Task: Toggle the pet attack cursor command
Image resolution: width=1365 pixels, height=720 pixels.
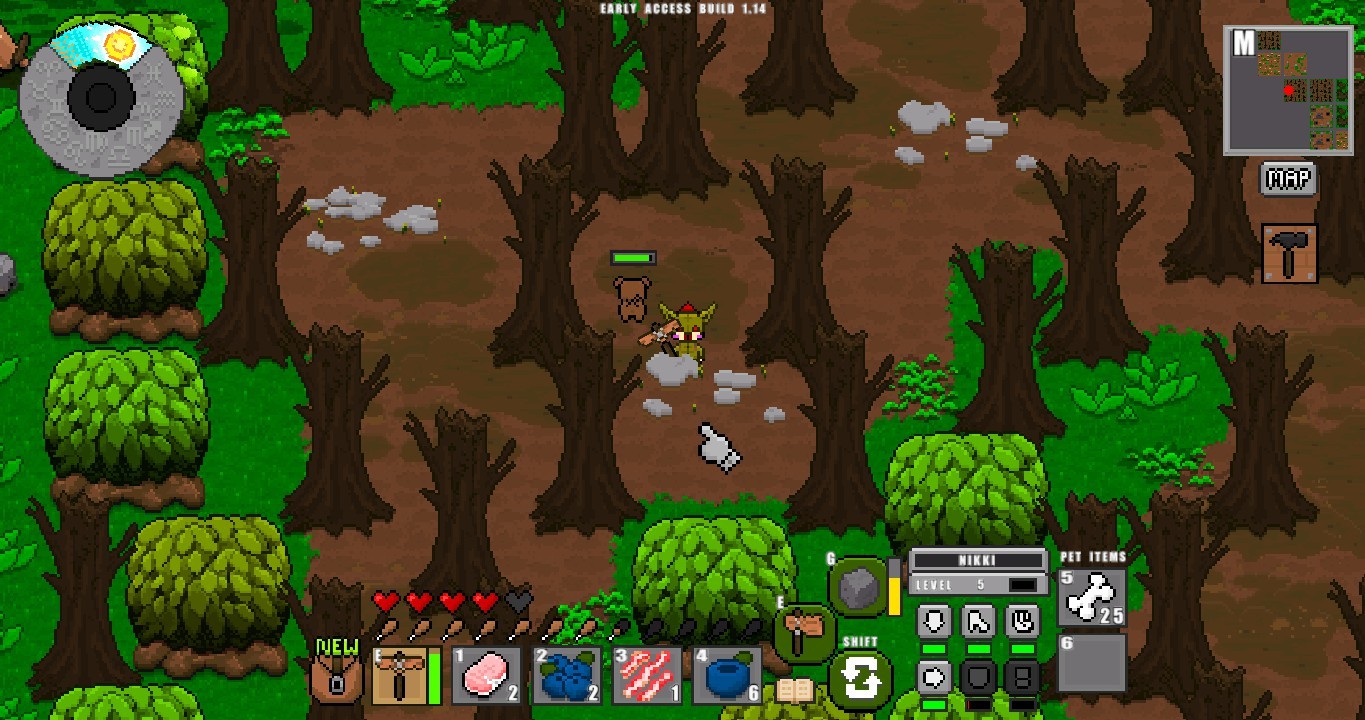Action: [x=977, y=621]
